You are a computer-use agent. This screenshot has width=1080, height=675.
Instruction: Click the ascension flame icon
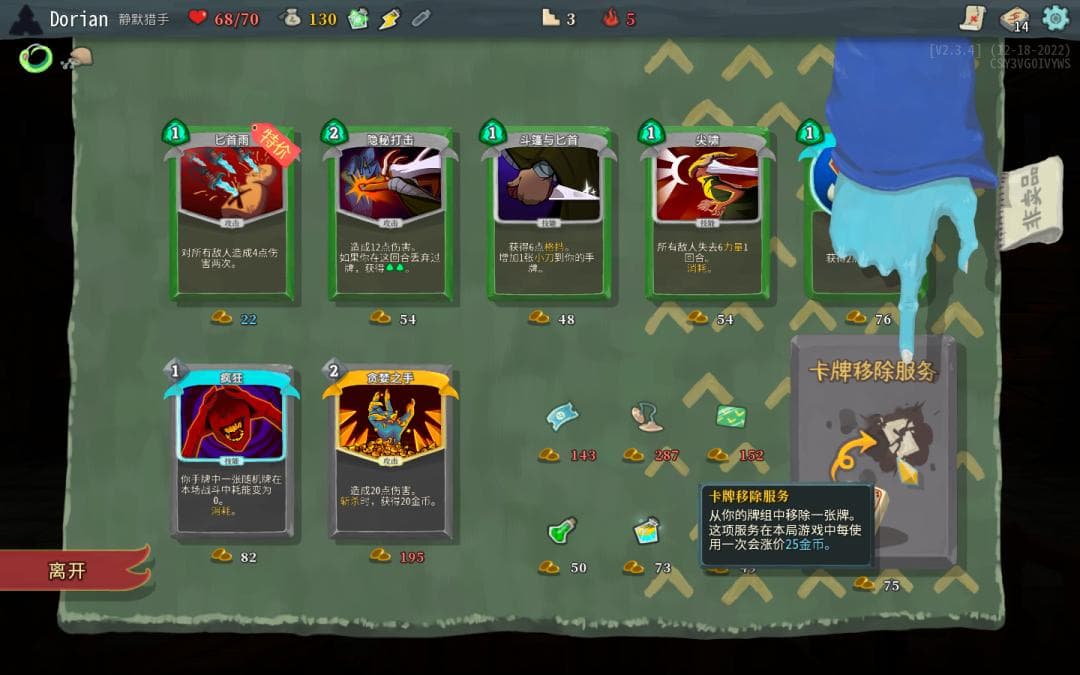(611, 18)
